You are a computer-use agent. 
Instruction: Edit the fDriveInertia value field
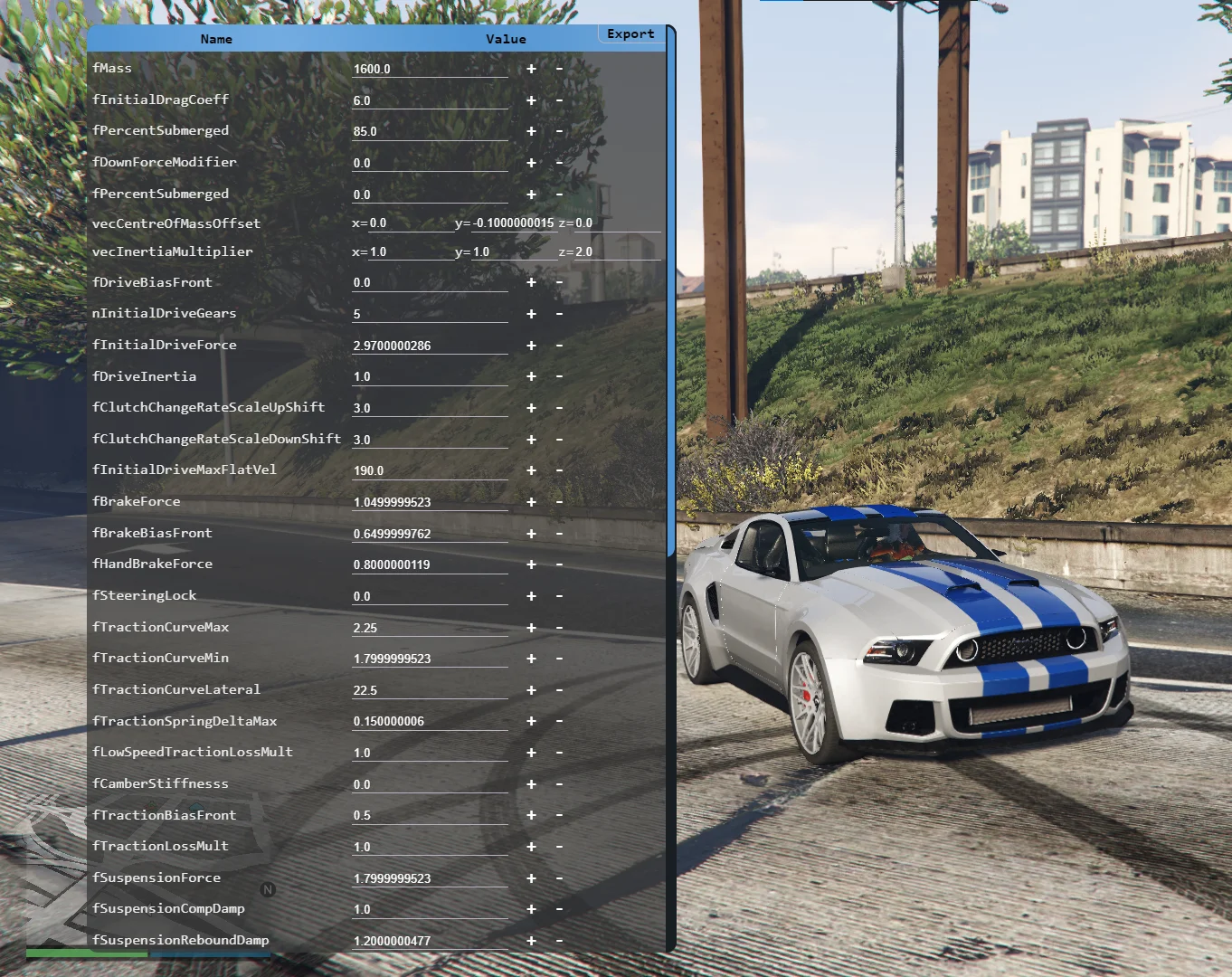pos(429,376)
